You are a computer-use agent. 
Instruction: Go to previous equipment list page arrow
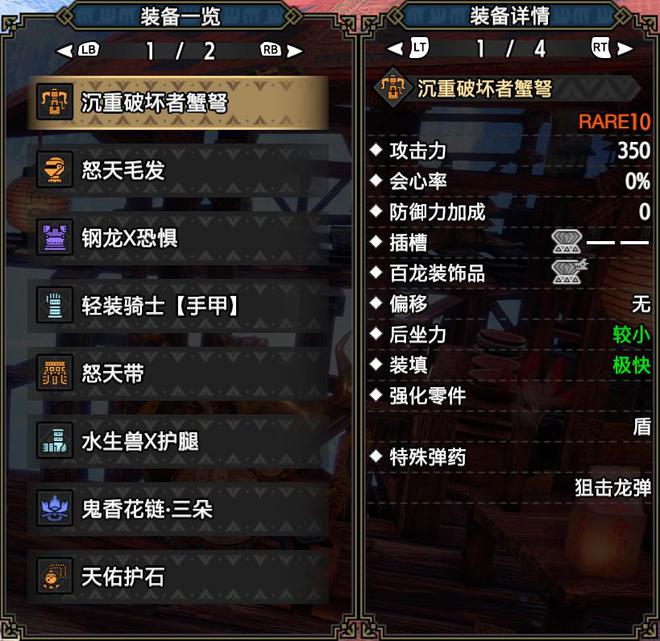point(64,50)
